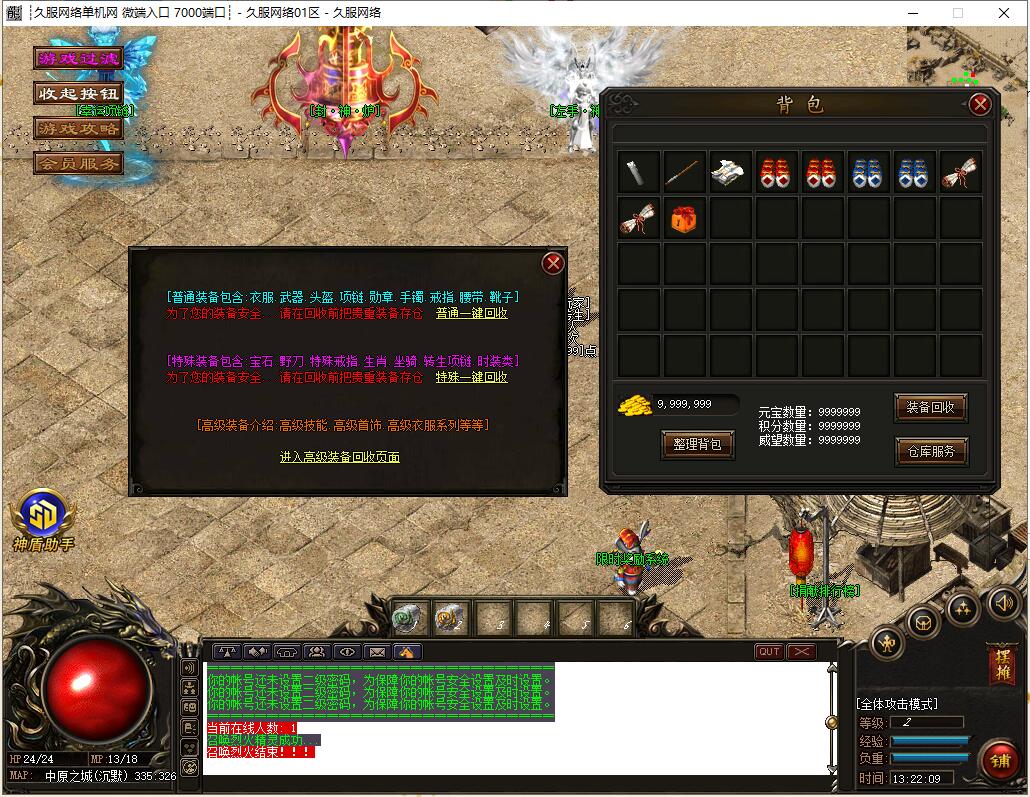Open 会员服务 member services

coord(78,162)
